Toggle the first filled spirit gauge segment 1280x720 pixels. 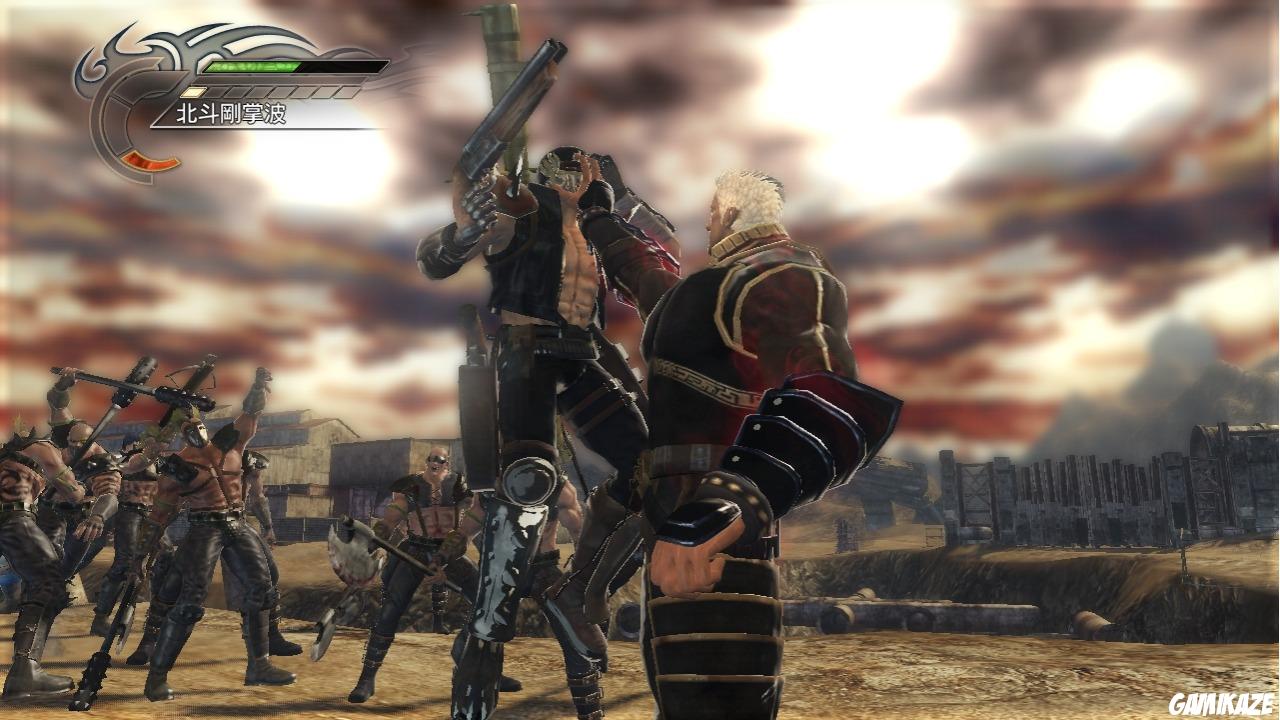coord(192,92)
